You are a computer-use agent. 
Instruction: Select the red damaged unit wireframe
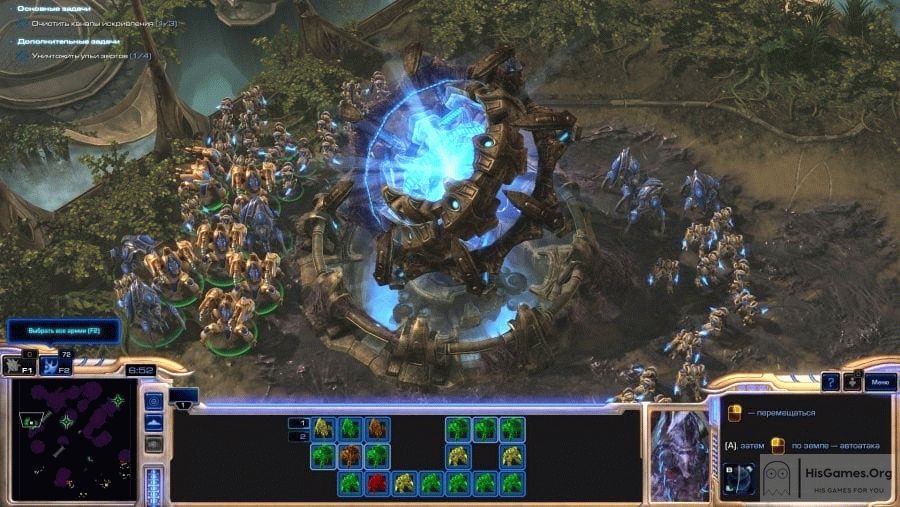[376, 482]
